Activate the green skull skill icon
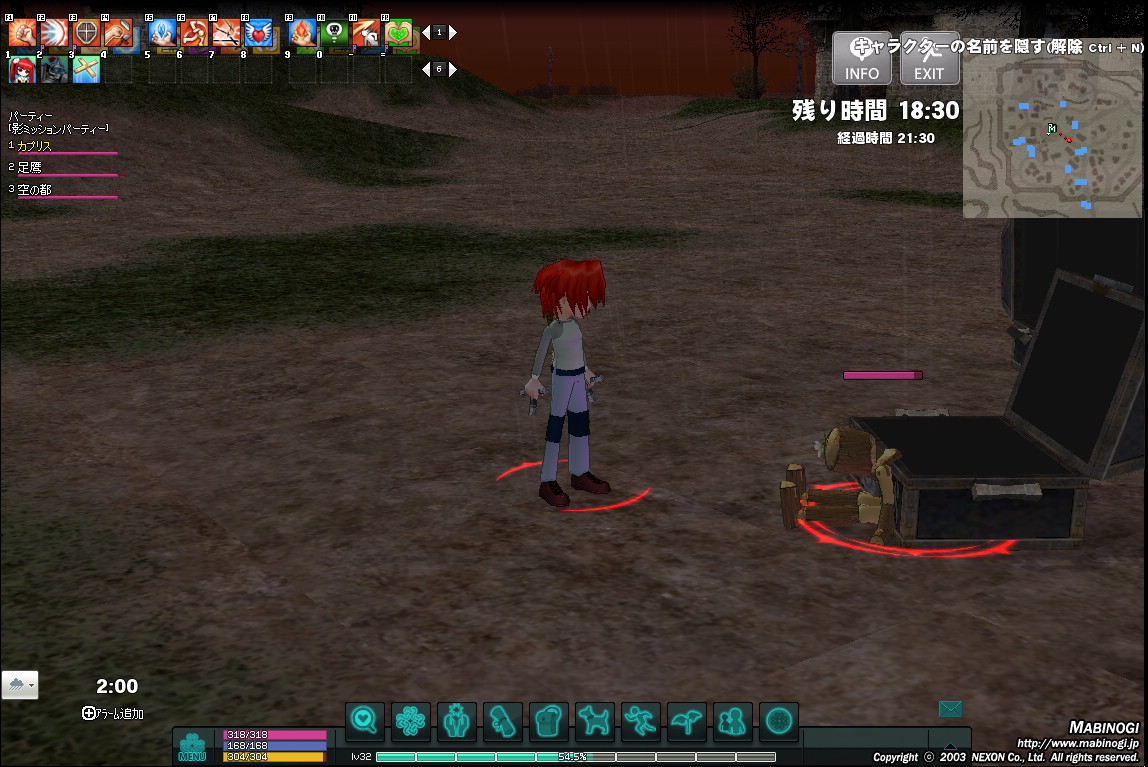Screen dimensions: 1148x767 pos(335,33)
